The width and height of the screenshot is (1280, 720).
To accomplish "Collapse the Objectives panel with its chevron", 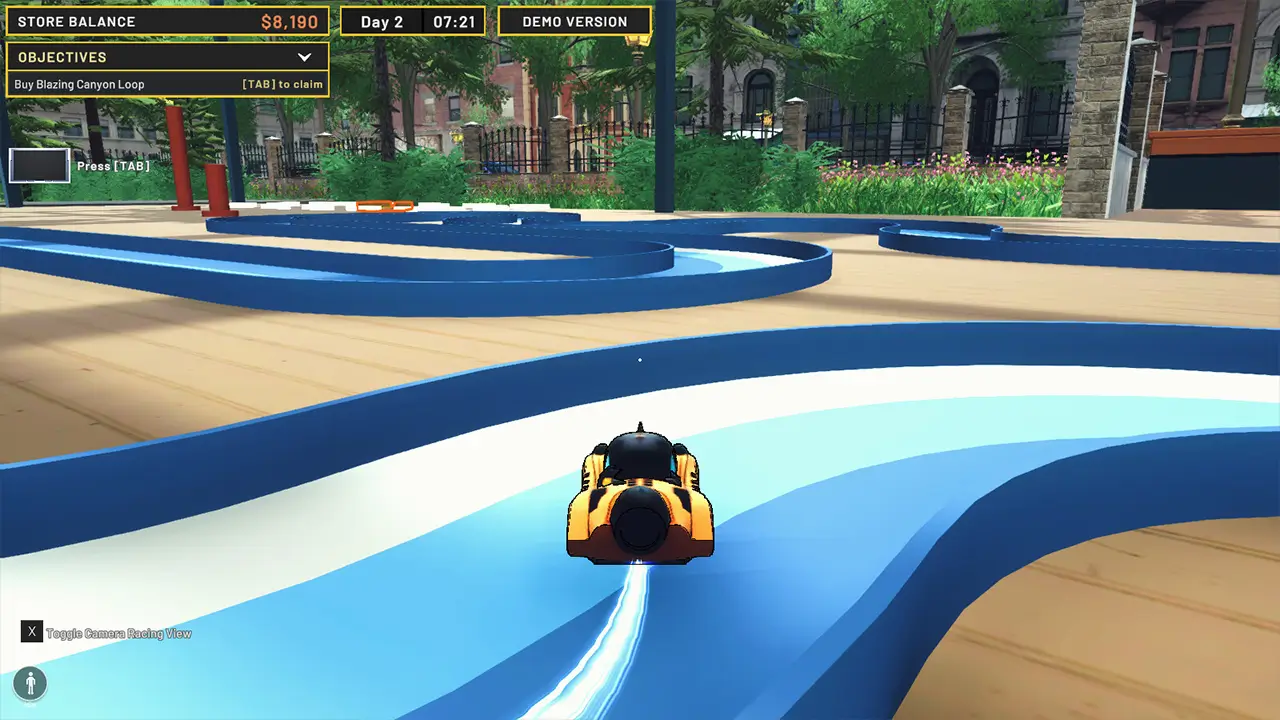I will (x=306, y=57).
